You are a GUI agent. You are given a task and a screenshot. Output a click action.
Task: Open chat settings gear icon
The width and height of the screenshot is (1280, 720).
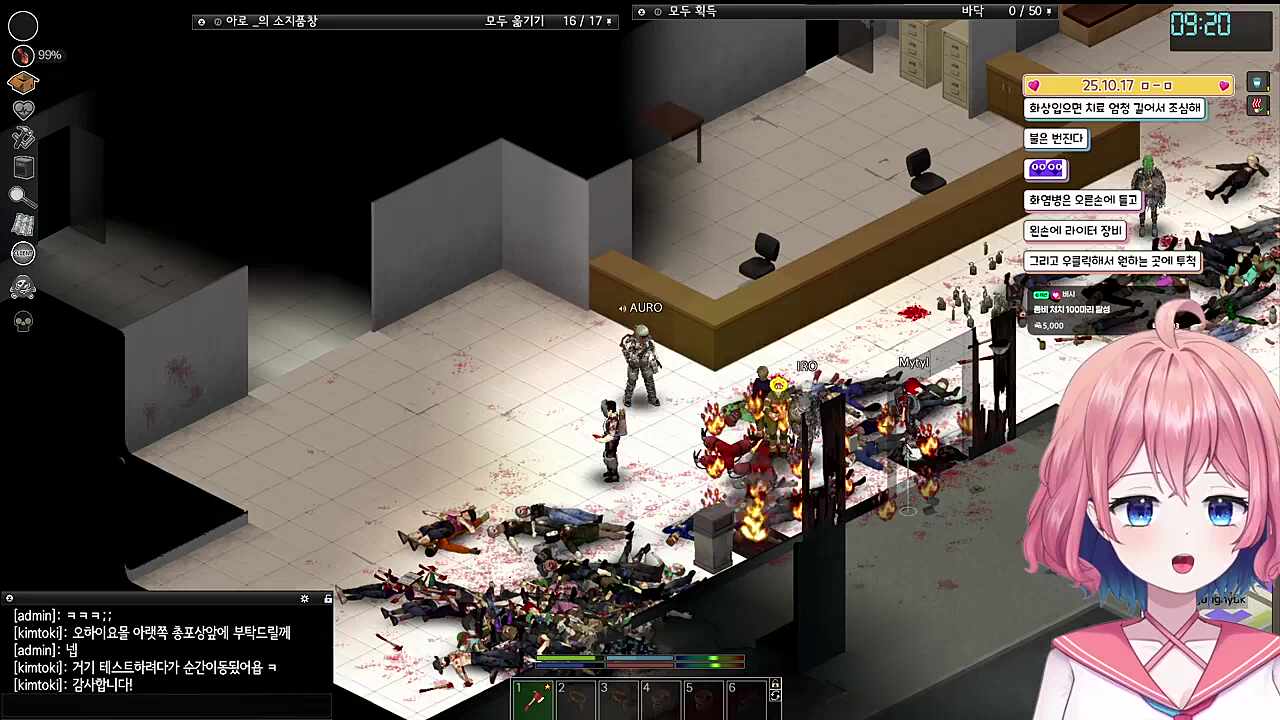click(x=305, y=598)
